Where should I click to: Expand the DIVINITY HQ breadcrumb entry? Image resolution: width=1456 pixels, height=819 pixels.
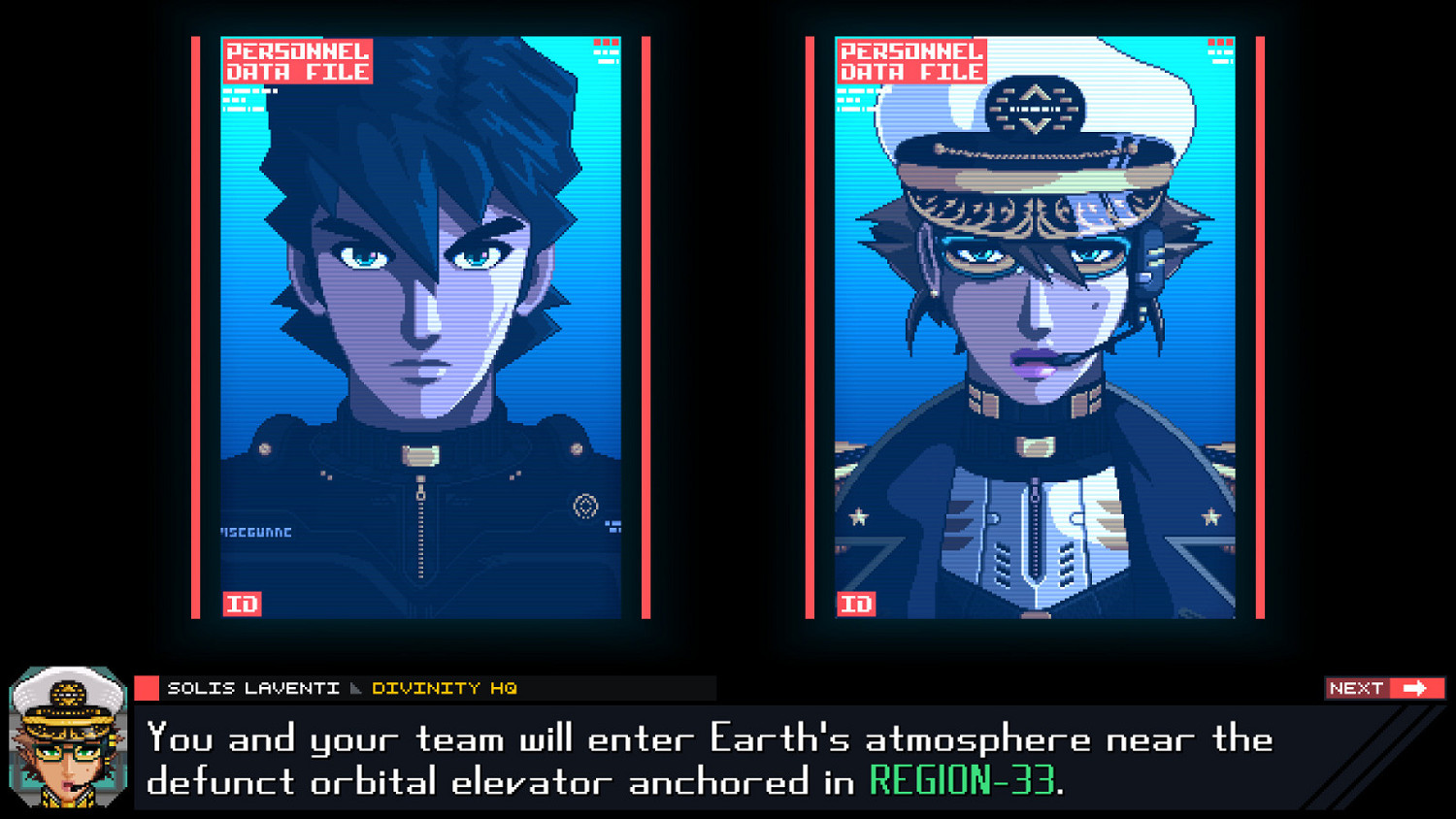(x=446, y=689)
